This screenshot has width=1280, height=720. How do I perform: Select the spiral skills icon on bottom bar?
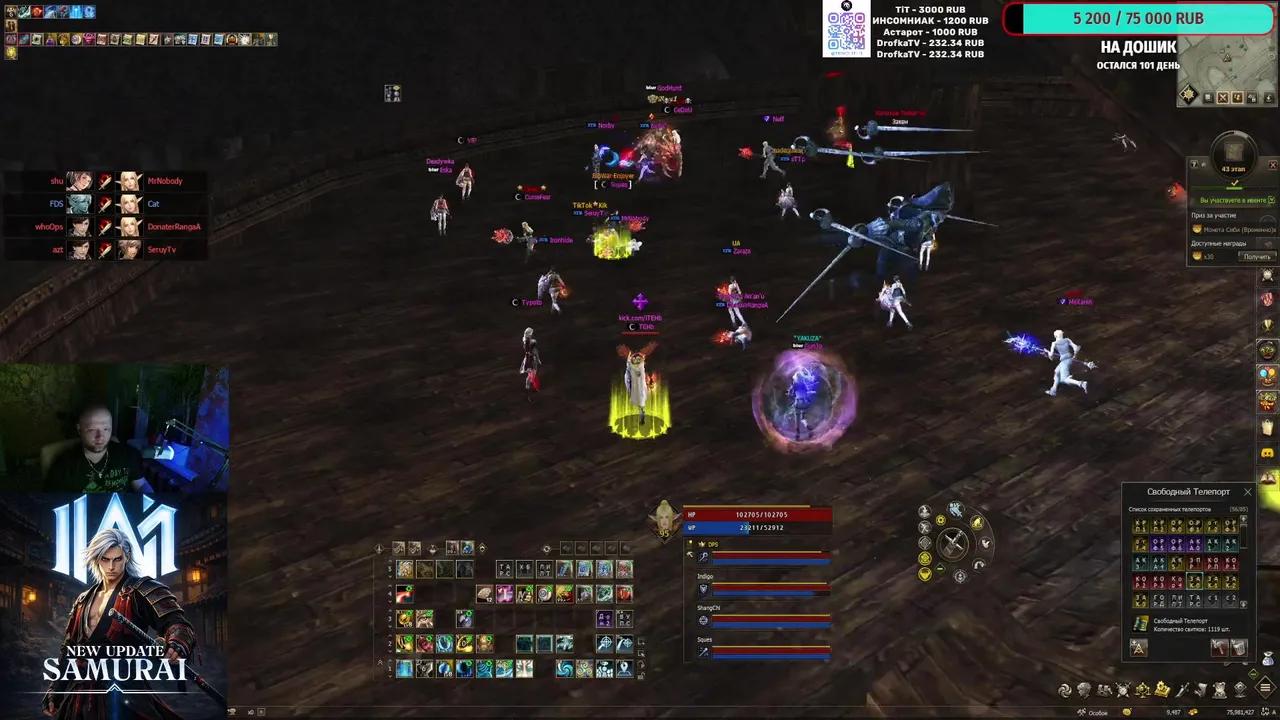(x=1064, y=689)
